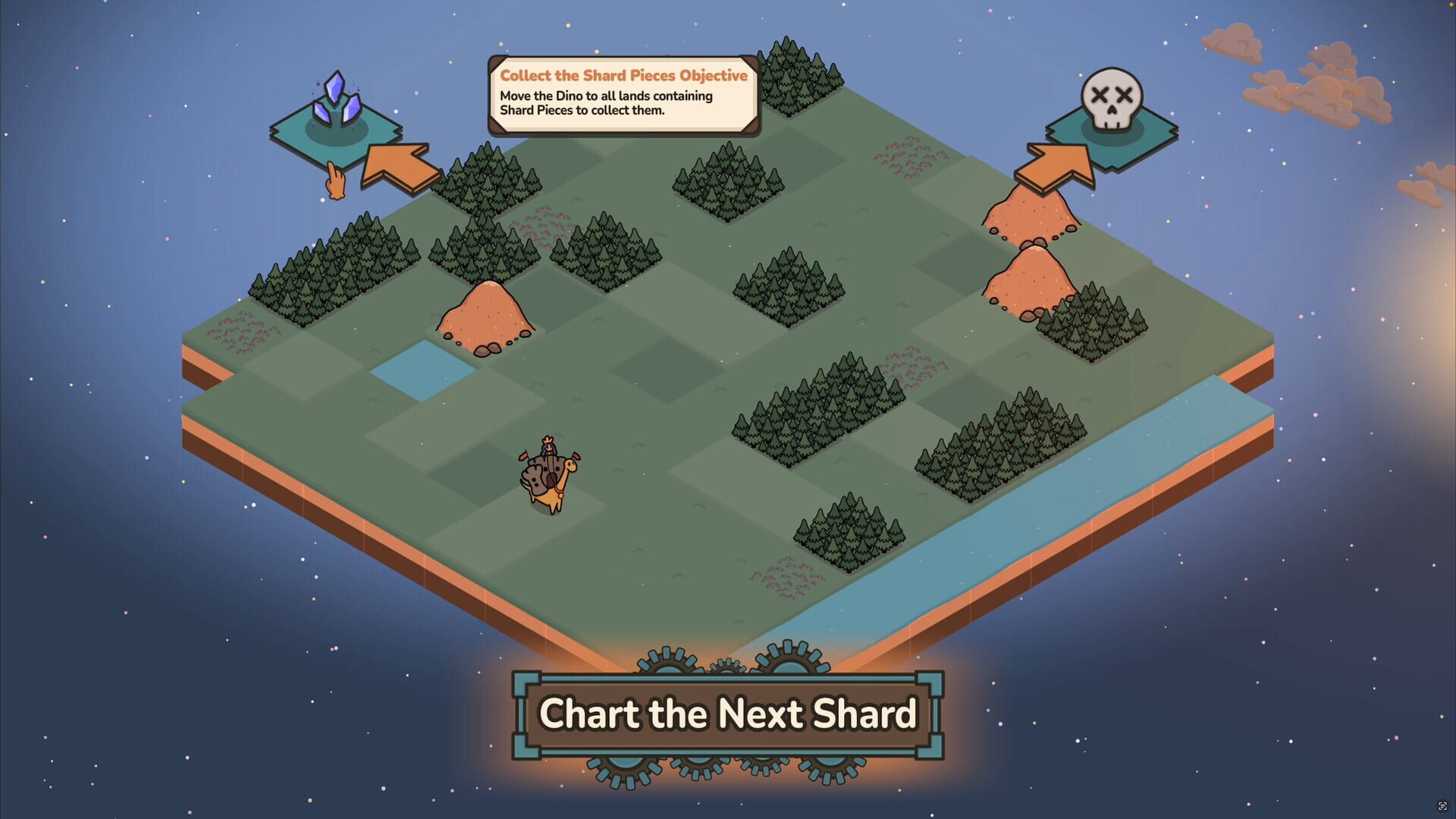Click the Chart the Next Shard button
Image resolution: width=1456 pixels, height=819 pixels.
coord(728,713)
